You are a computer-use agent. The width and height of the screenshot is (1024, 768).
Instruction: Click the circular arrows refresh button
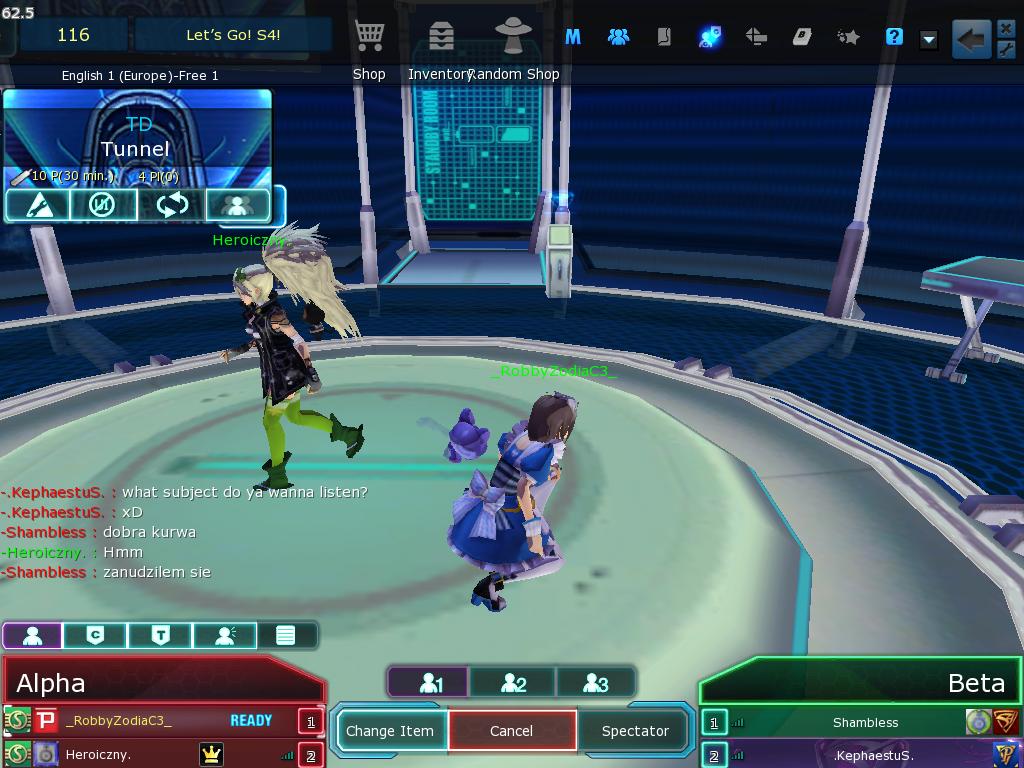171,205
